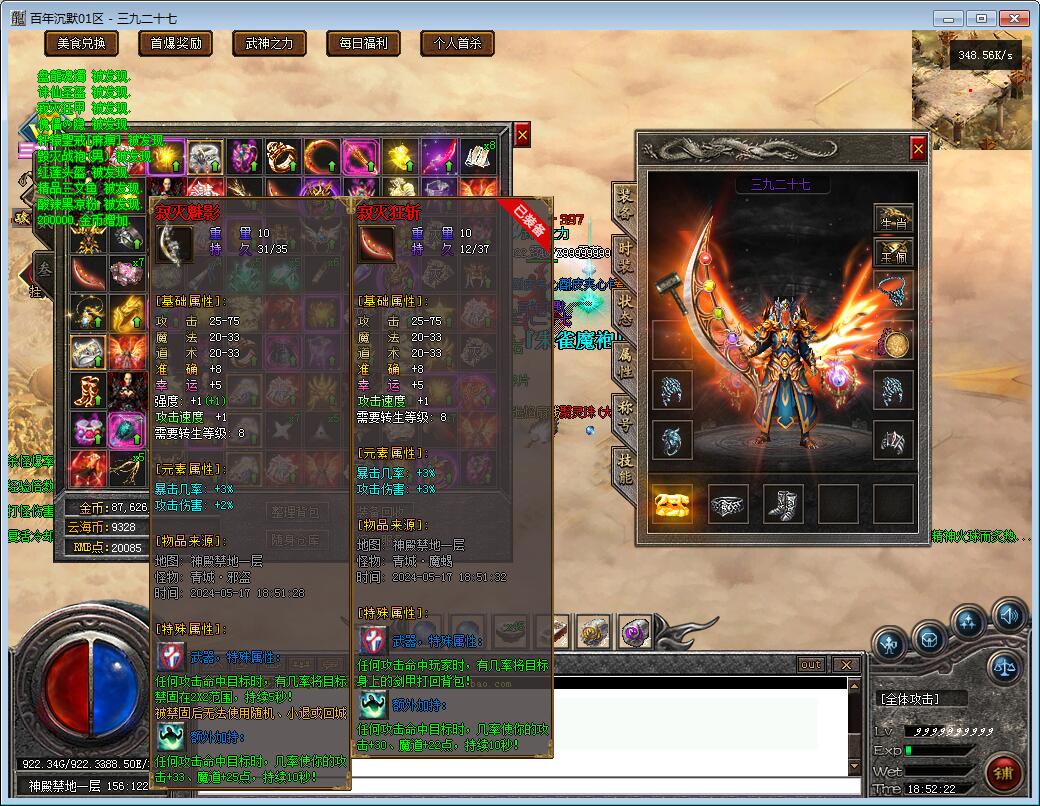Open the 美食兑换 food exchange menu
This screenshot has height=806, width=1040.
pos(82,43)
